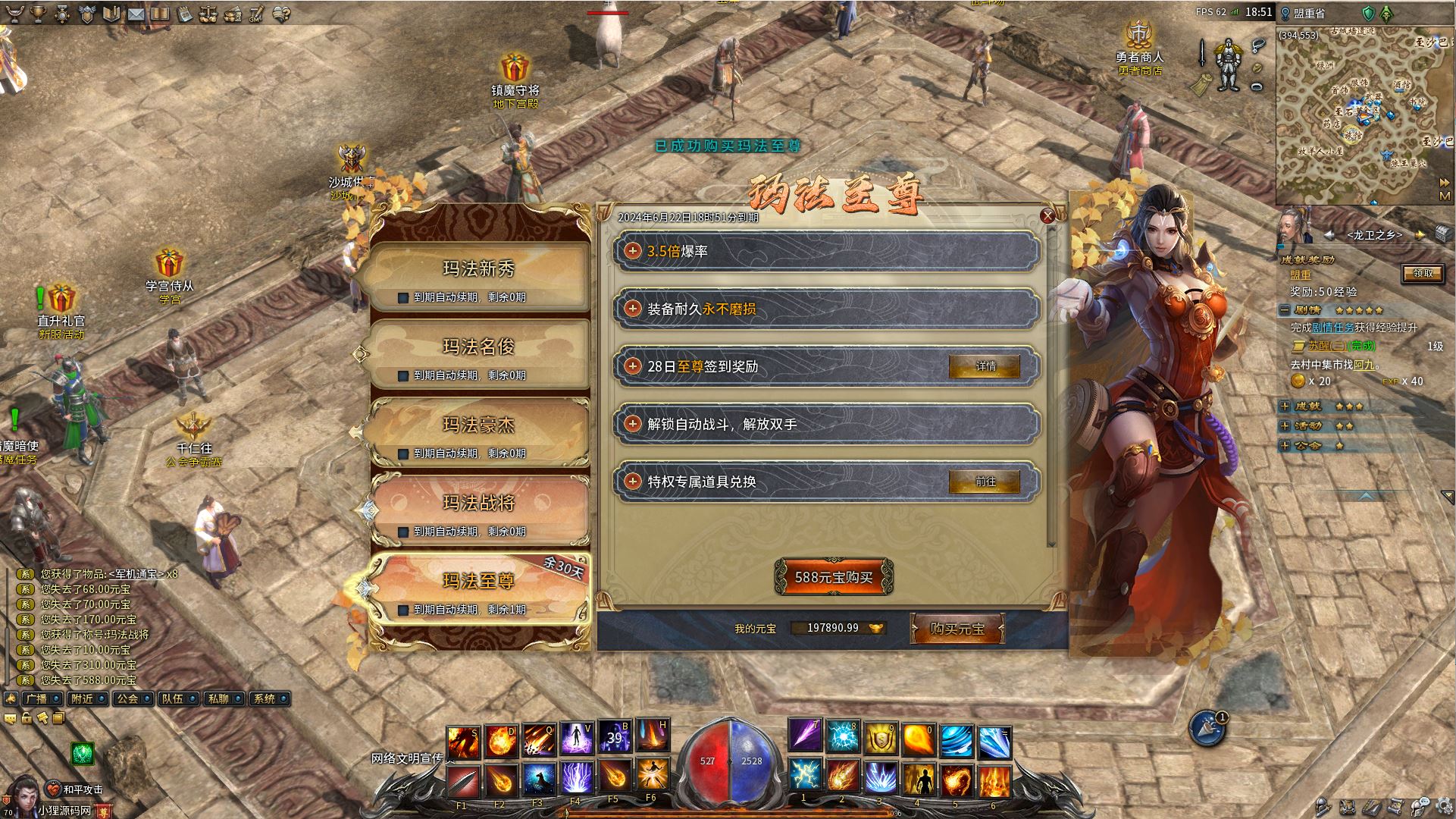Click the 588元宝购买 purchase button
Image resolution: width=1456 pixels, height=819 pixels.
[834, 577]
